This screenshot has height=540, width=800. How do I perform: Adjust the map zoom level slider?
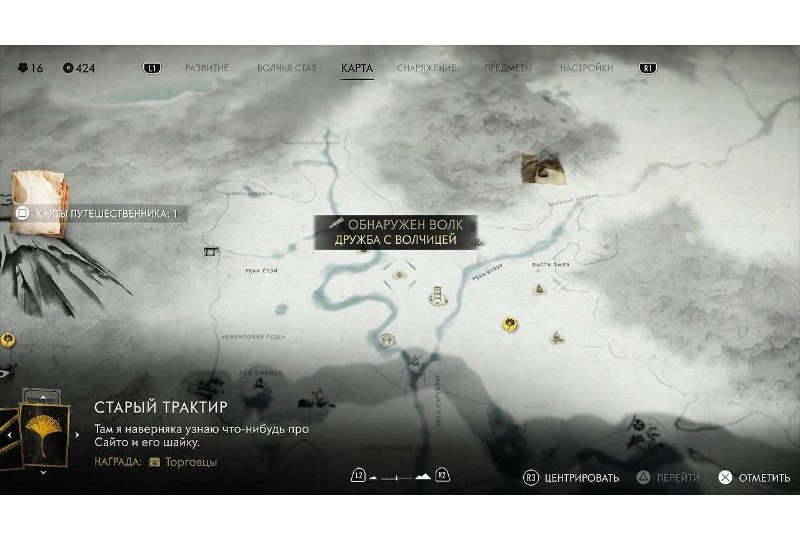pos(400,477)
